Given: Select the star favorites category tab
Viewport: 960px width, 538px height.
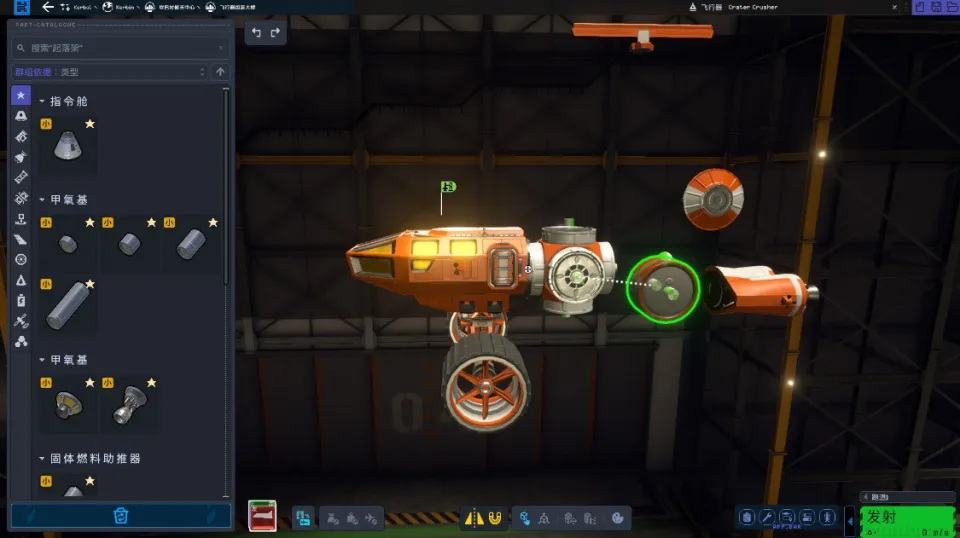Looking at the screenshot, I should pos(21,95).
